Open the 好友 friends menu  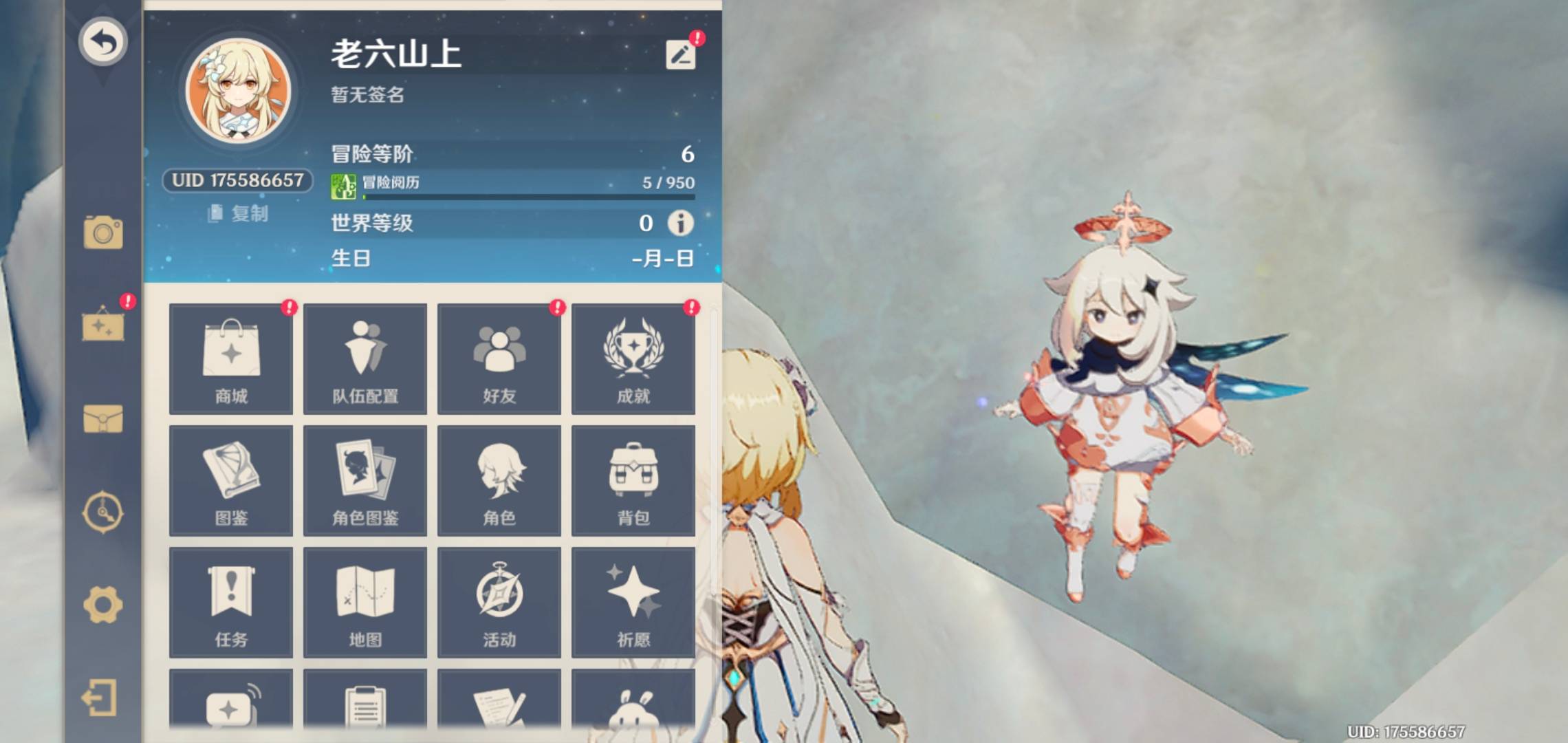coord(499,359)
